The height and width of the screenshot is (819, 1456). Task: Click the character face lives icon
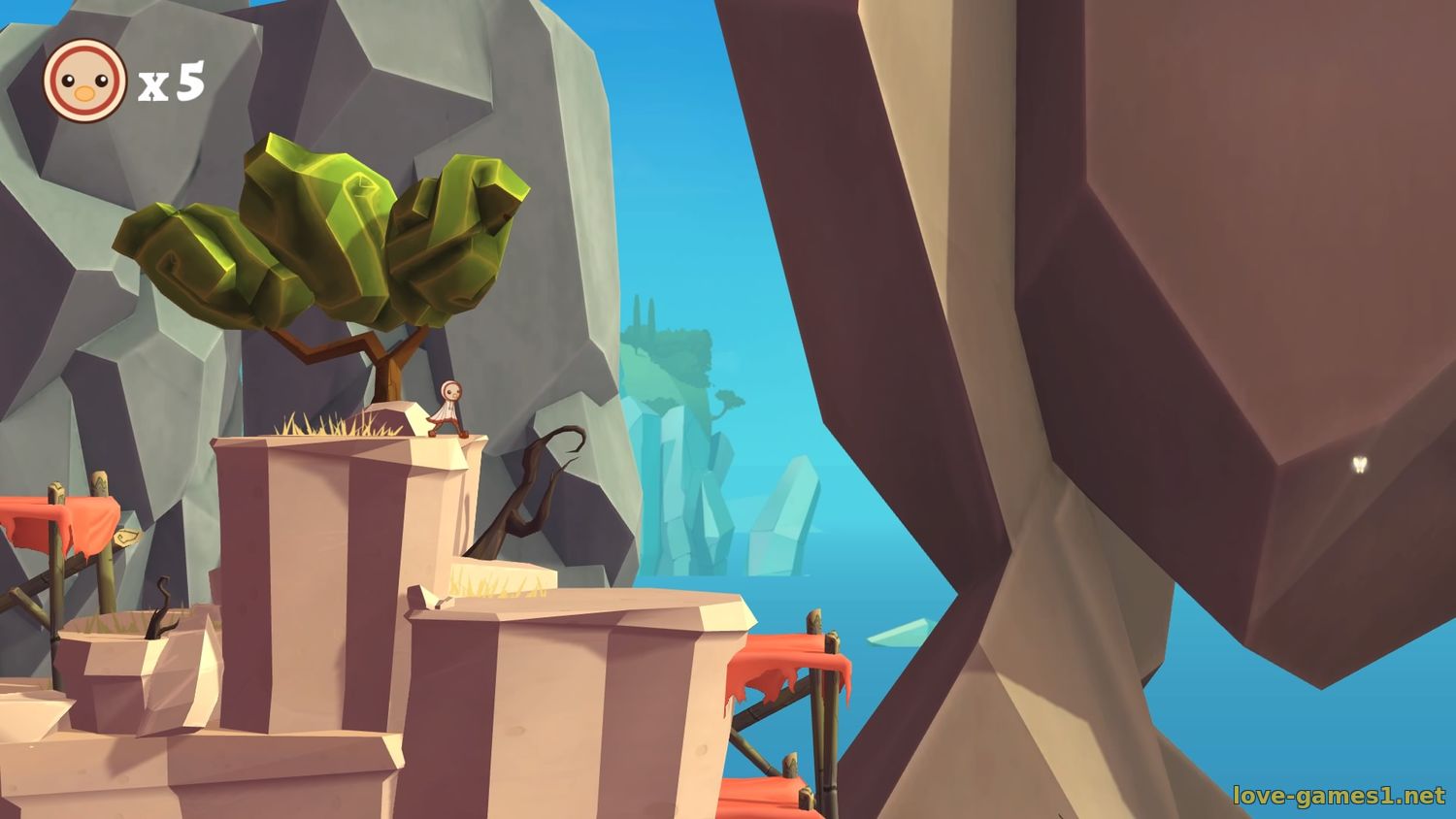pyautogui.click(x=84, y=82)
